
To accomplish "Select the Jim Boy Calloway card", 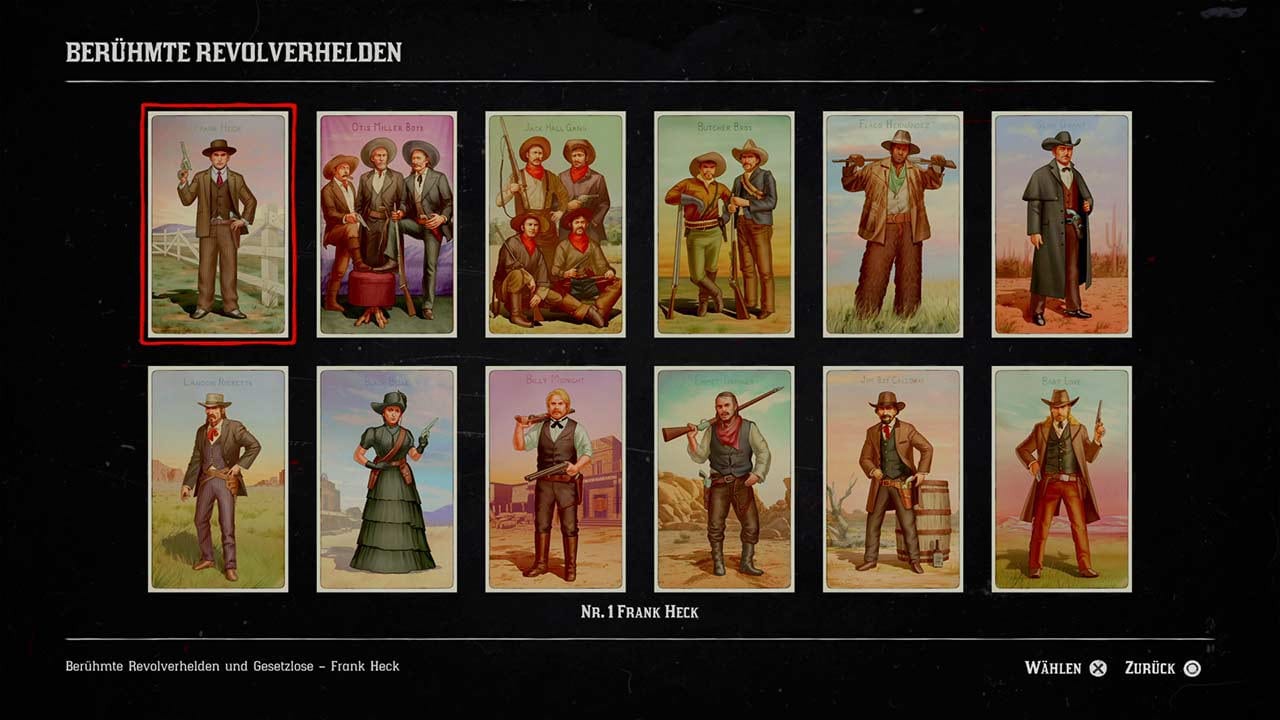I will pos(893,479).
